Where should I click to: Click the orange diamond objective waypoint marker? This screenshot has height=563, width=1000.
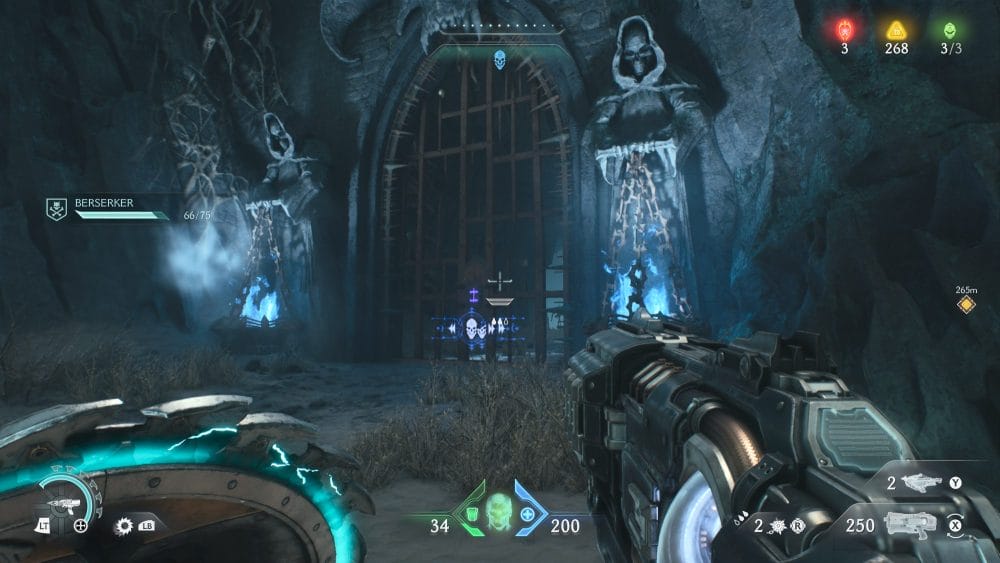tap(966, 304)
